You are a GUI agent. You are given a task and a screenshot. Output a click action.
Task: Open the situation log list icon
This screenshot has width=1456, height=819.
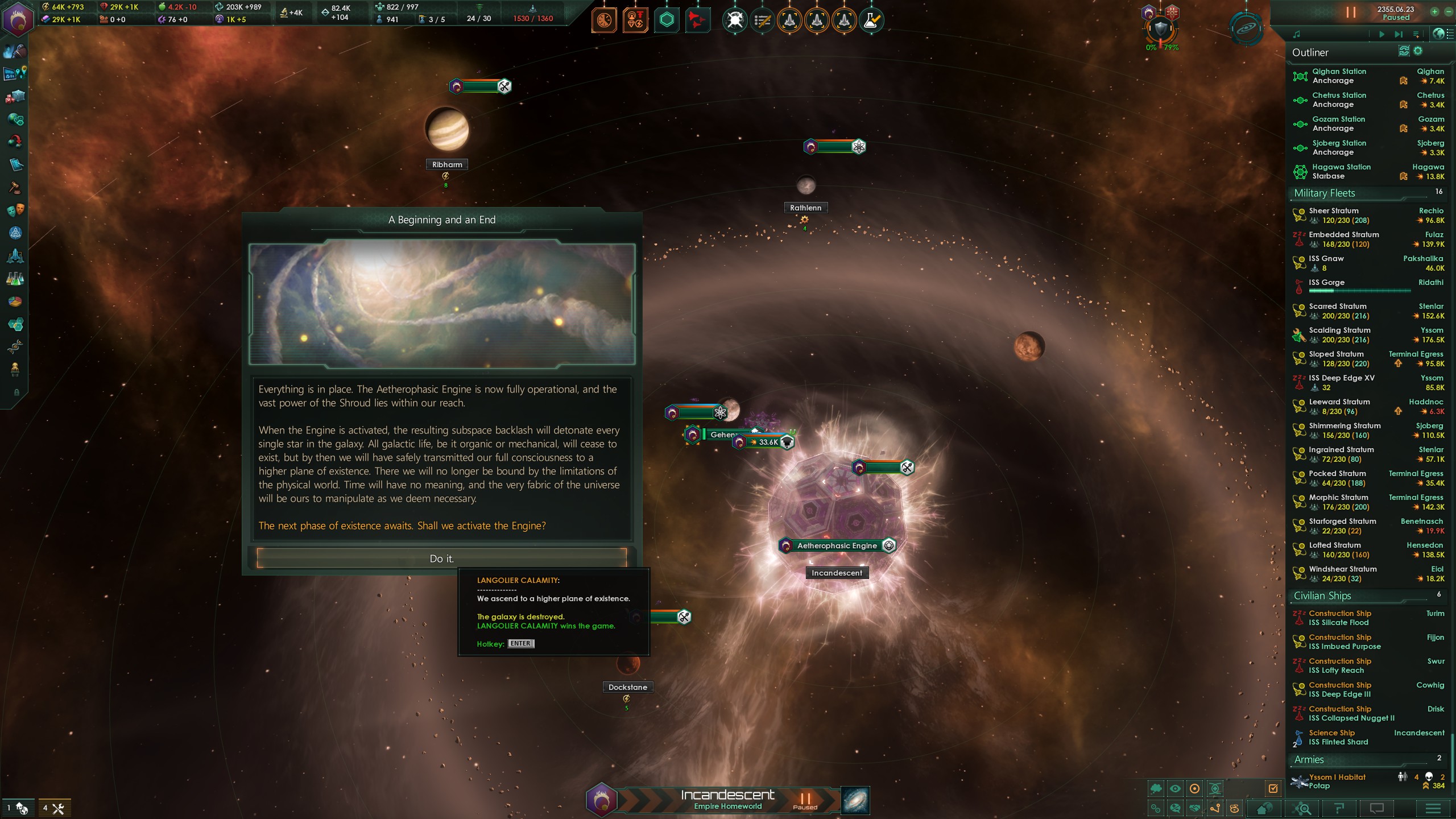coord(762,21)
